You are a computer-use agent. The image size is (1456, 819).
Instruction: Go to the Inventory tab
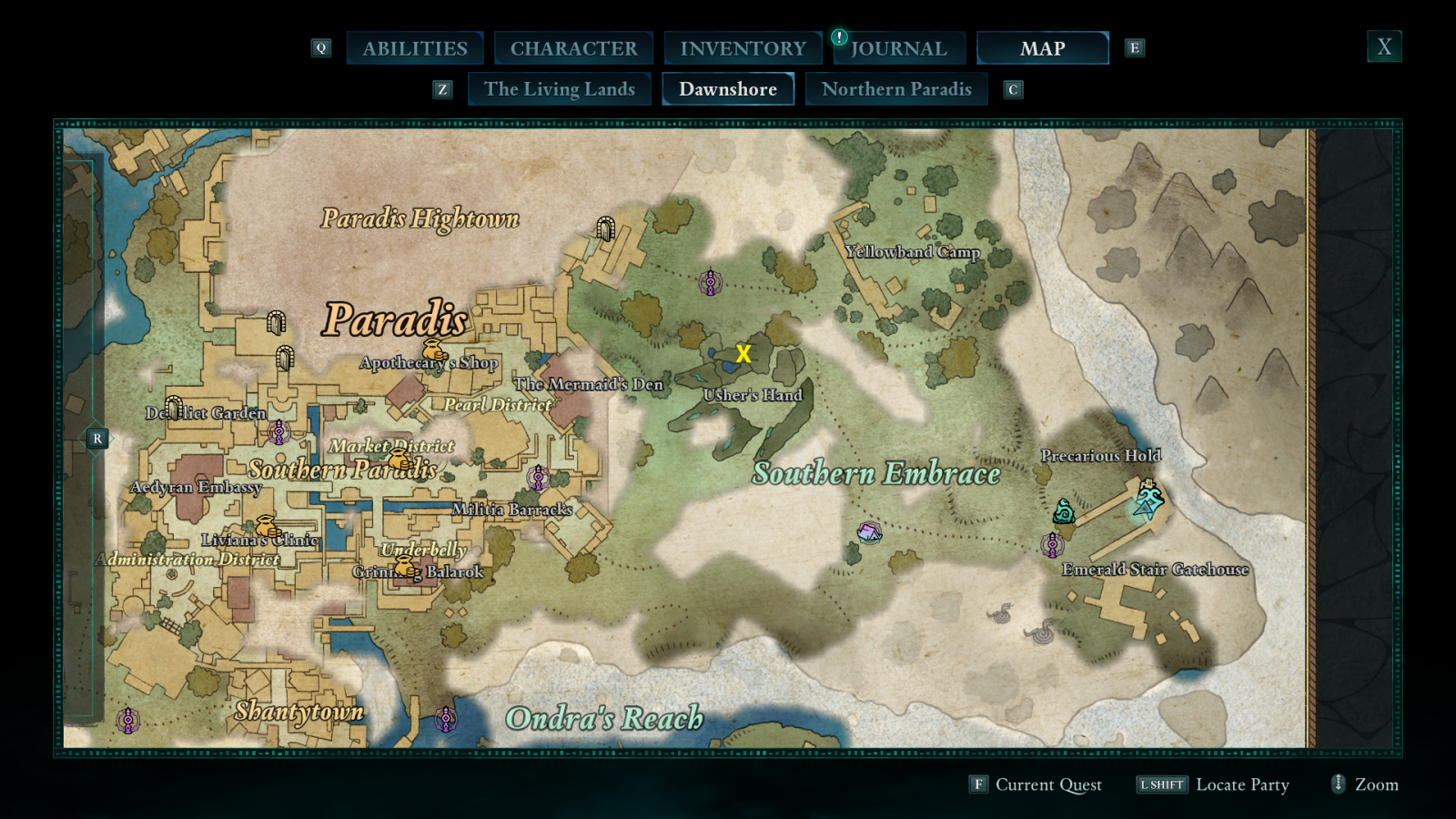743,48
